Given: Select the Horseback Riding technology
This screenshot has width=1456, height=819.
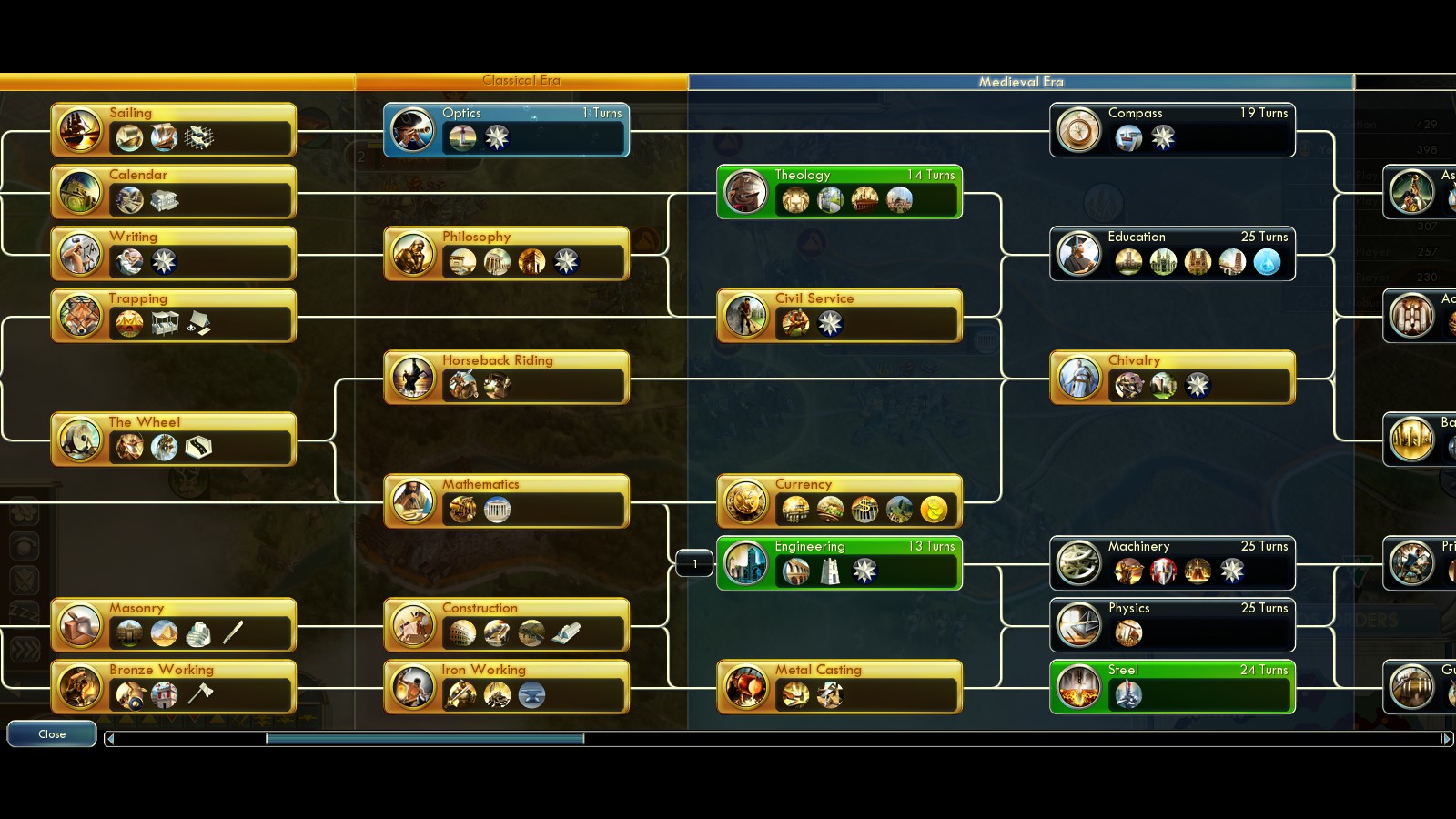Looking at the screenshot, I should pyautogui.click(x=506, y=378).
